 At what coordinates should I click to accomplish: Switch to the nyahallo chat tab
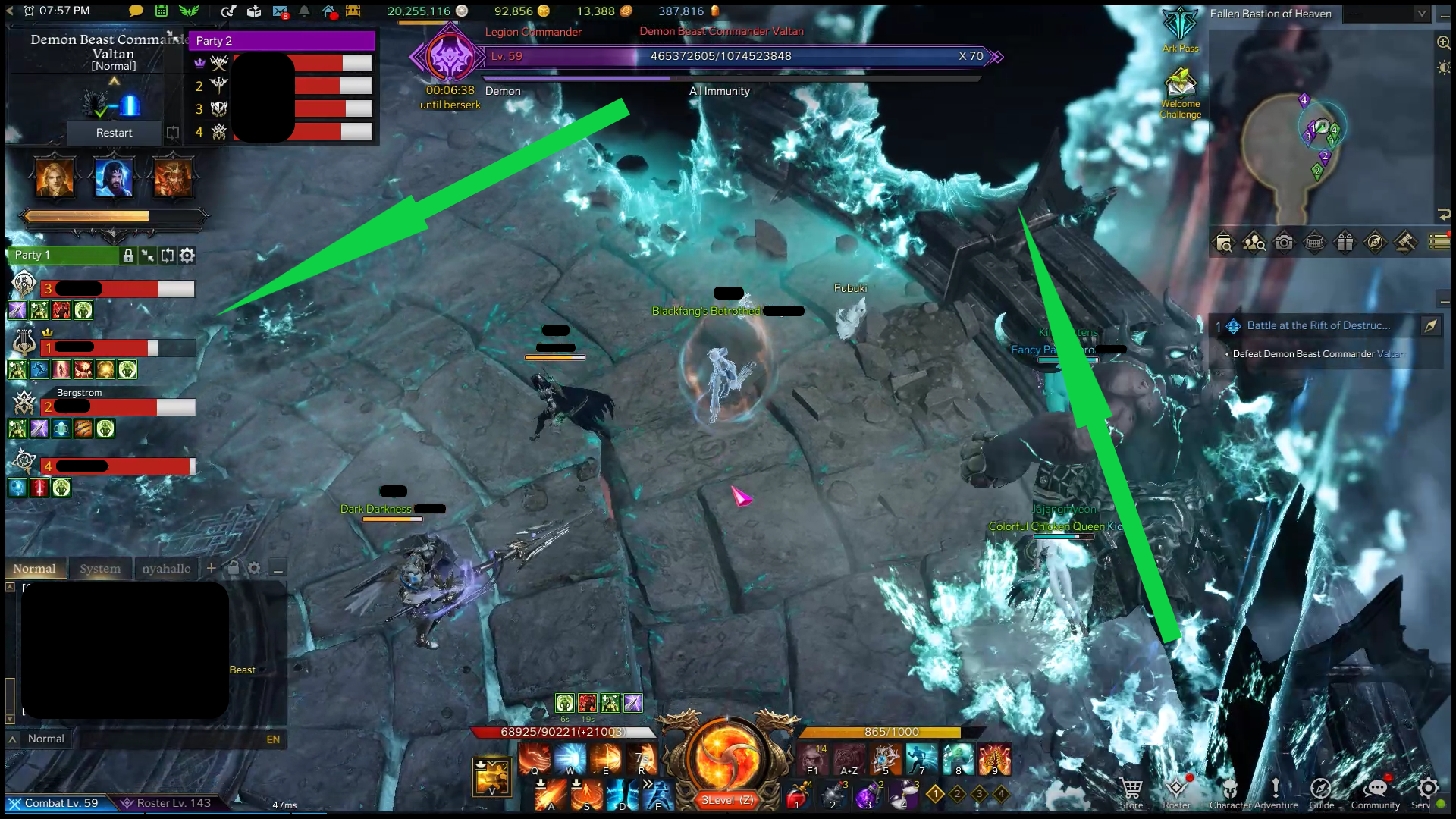166,569
